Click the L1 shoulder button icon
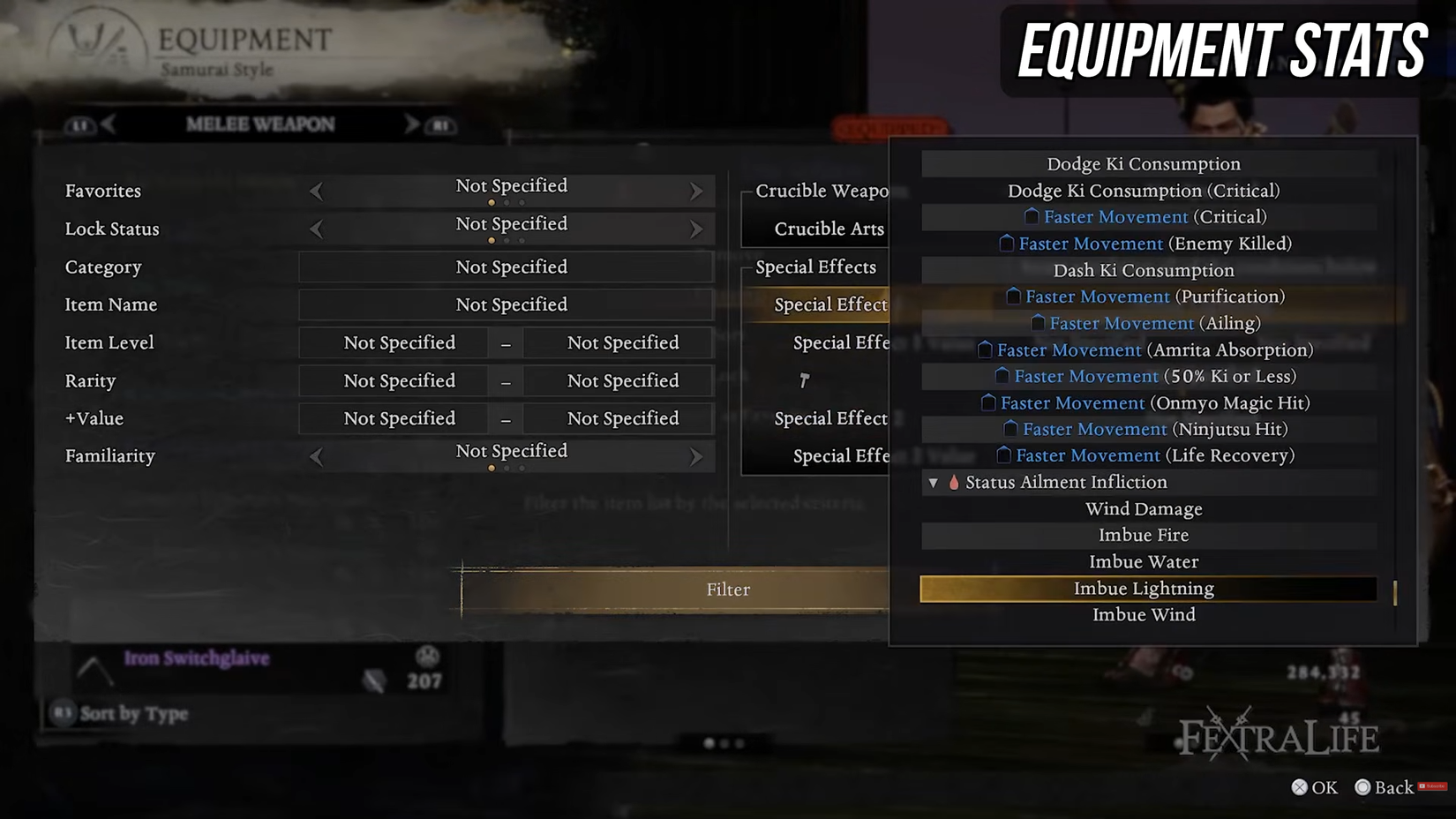This screenshot has height=819, width=1456. tap(80, 124)
